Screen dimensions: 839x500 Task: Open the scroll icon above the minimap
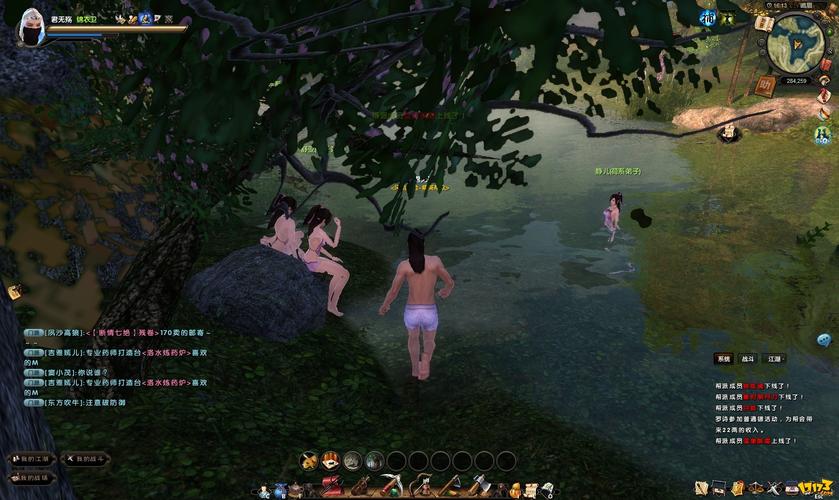point(764,22)
